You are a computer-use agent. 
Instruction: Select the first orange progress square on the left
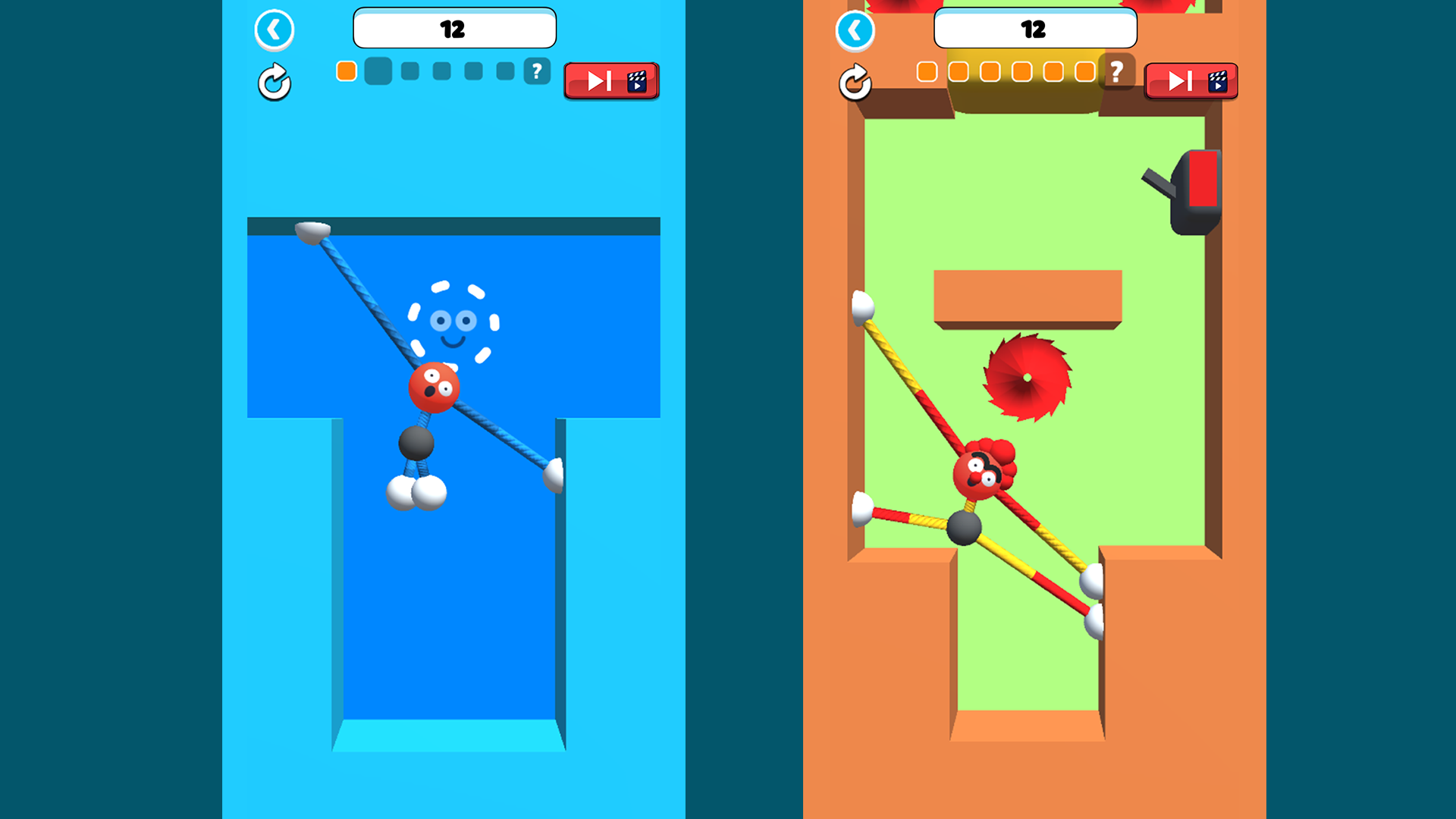pyautogui.click(x=345, y=71)
